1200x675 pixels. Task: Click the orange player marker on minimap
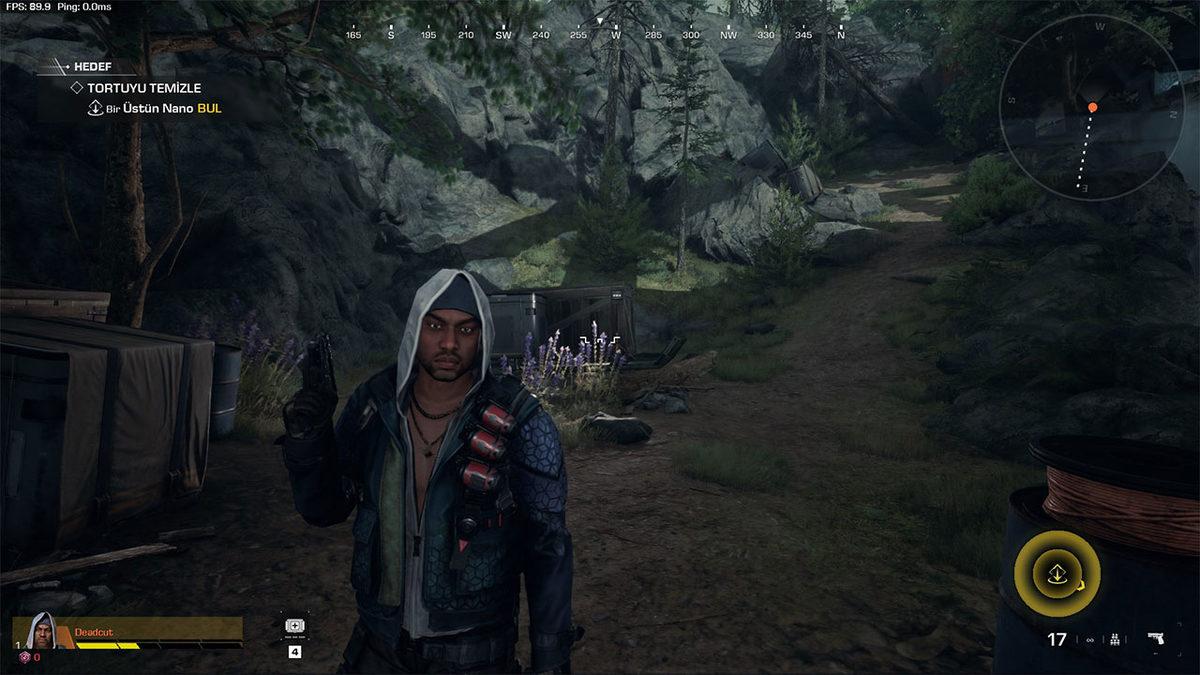click(1092, 107)
